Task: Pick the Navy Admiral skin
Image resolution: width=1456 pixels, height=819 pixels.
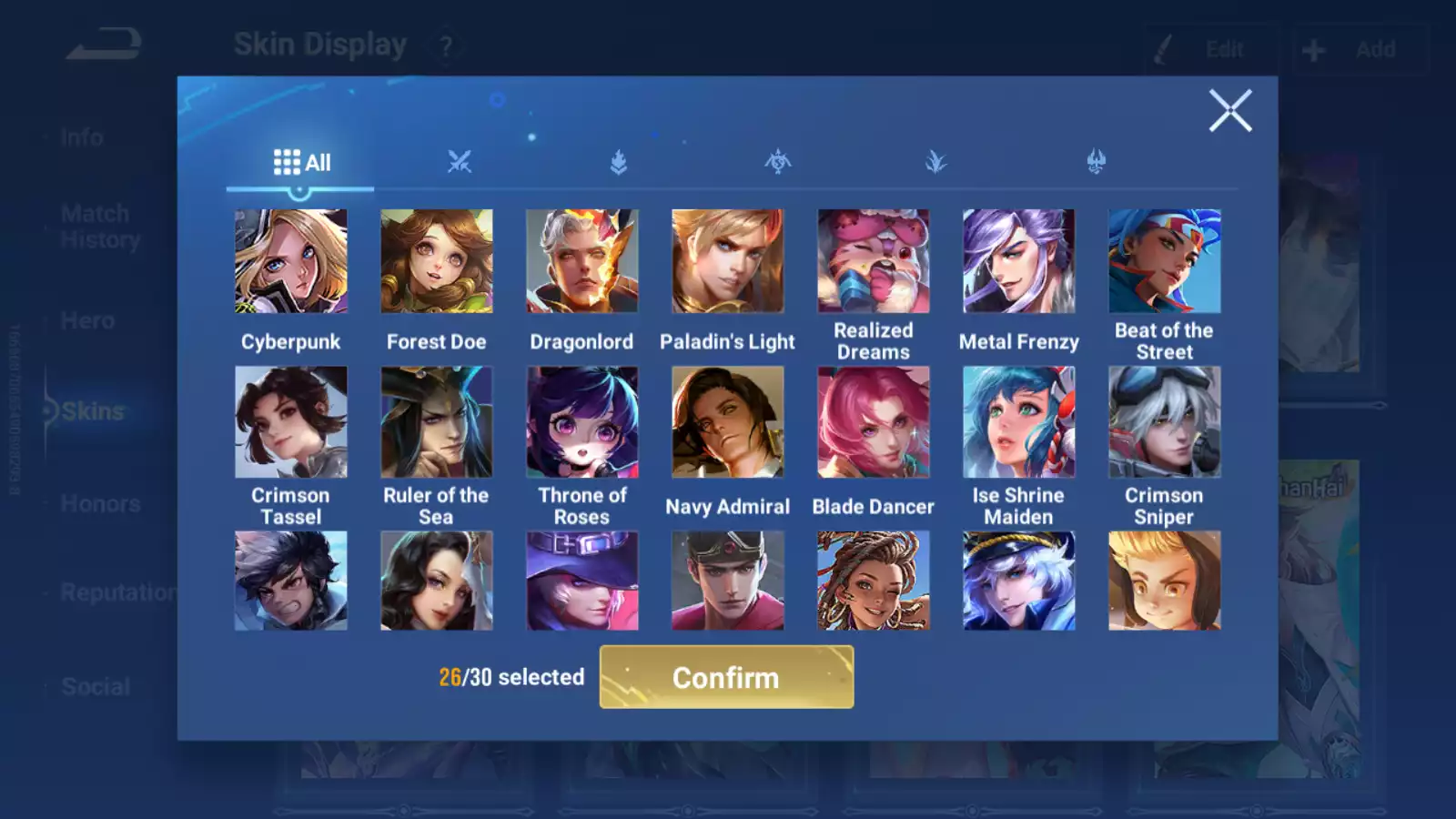Action: click(x=728, y=422)
